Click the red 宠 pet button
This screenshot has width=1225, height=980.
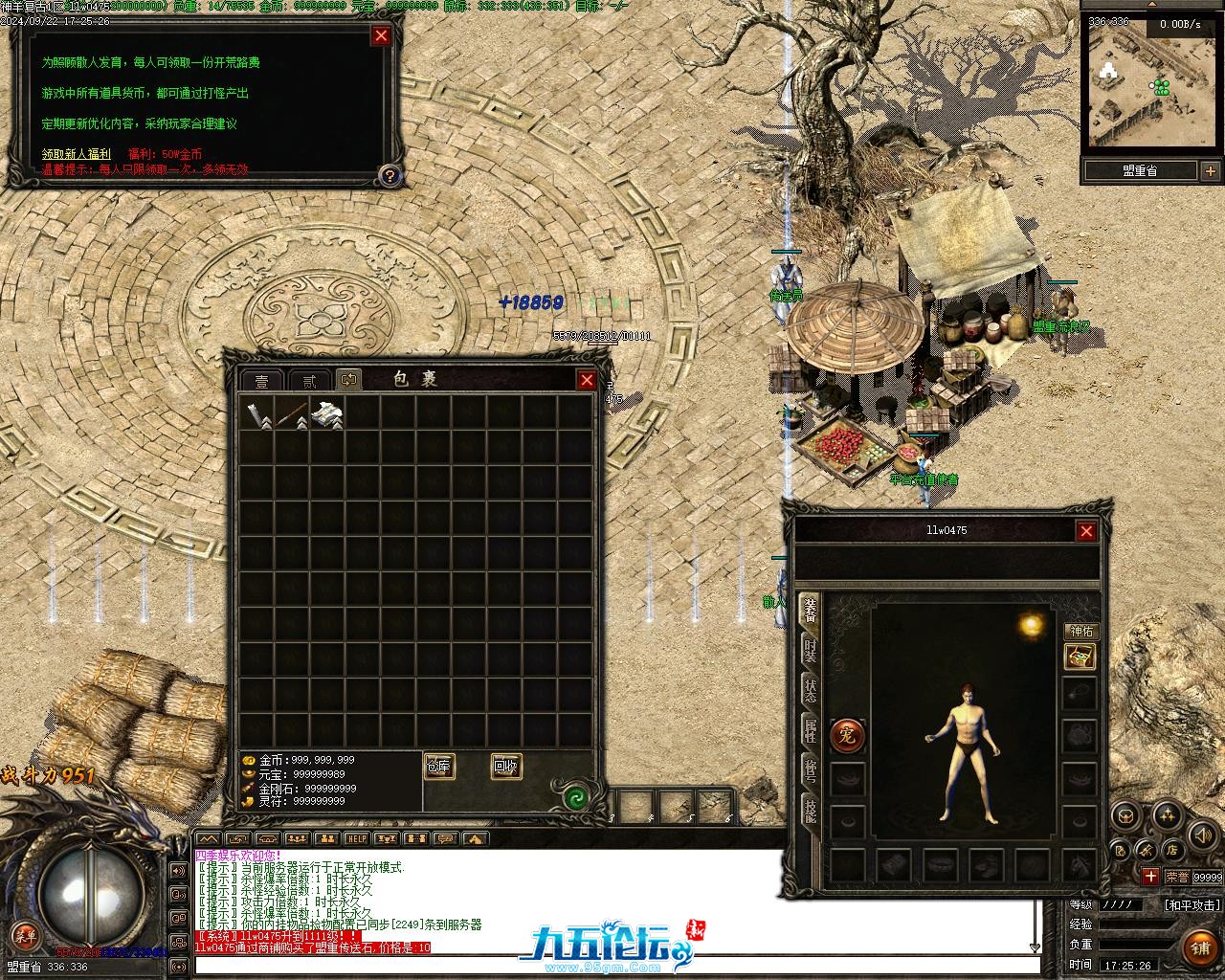coord(847,736)
